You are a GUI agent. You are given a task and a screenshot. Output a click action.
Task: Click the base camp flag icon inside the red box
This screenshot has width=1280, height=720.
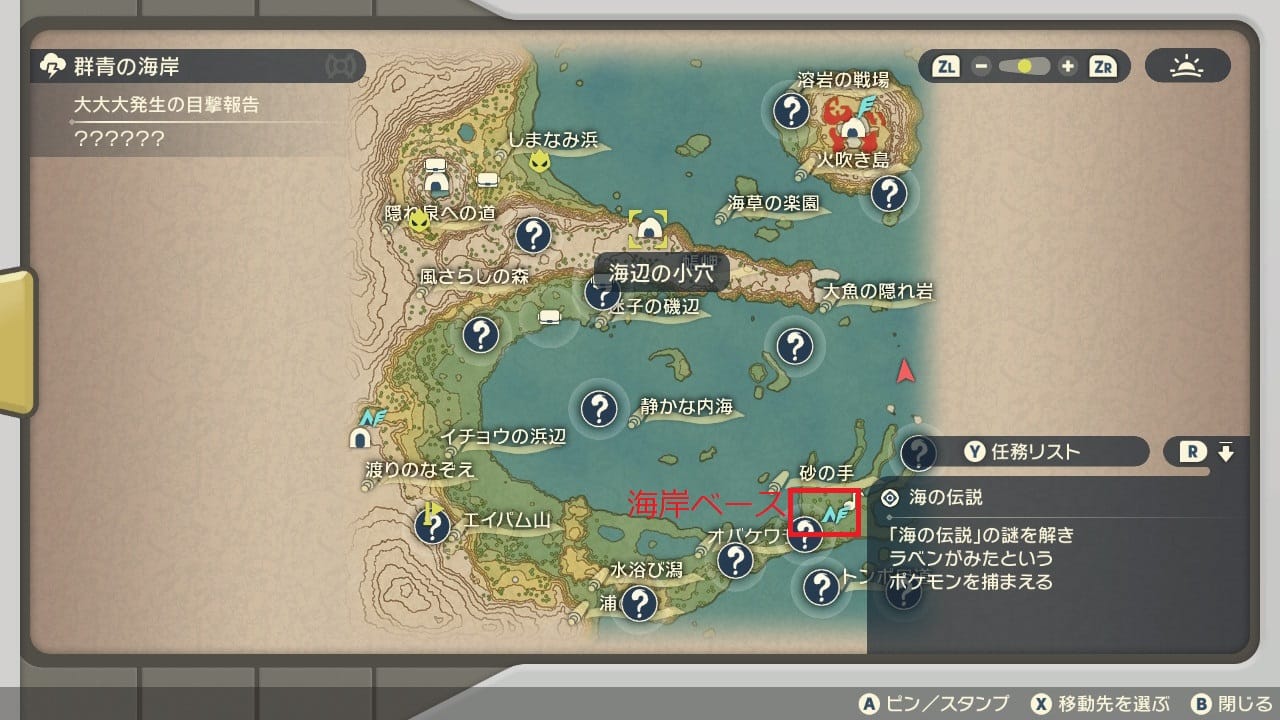833,515
